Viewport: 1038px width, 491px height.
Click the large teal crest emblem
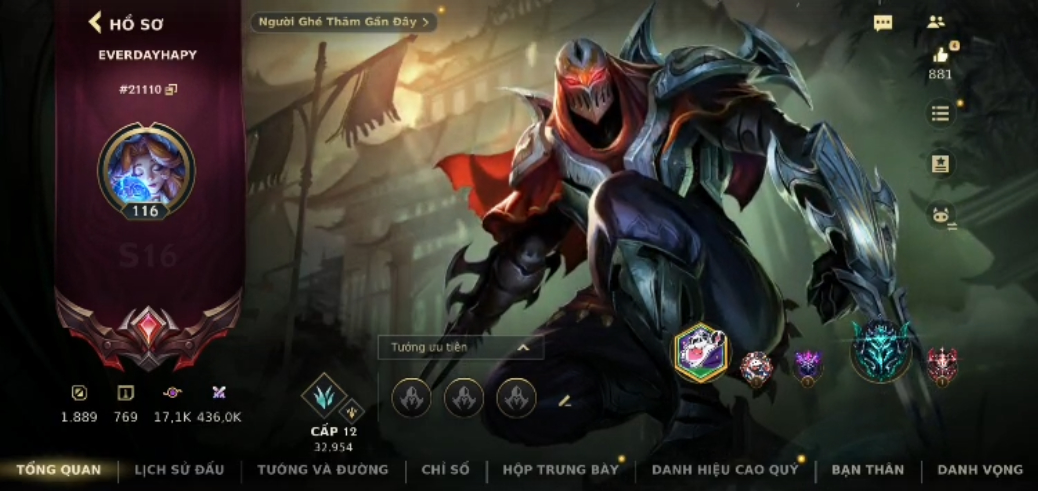[881, 351]
